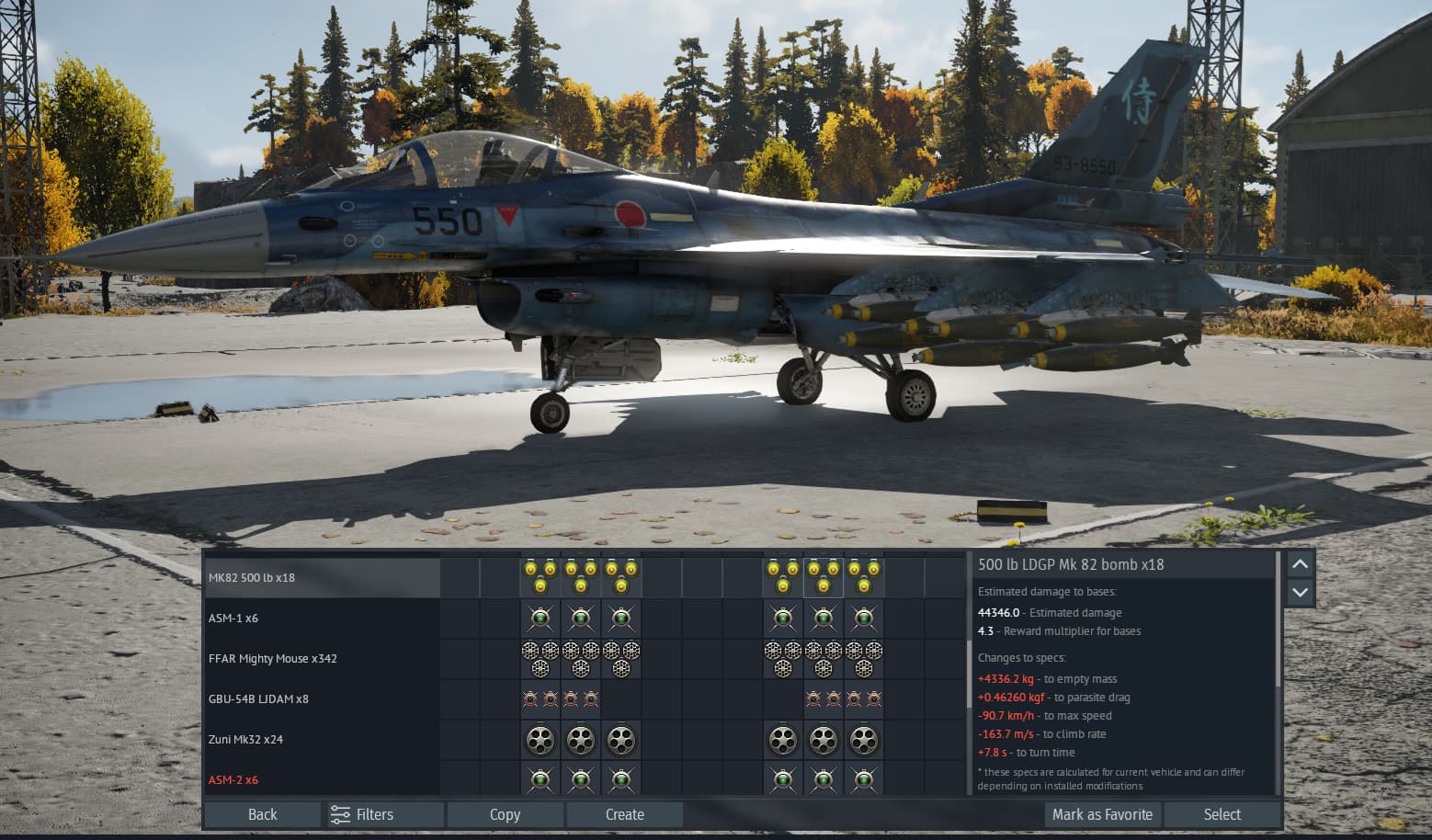This screenshot has height=840, width=1432.
Task: Click Mark as Favorite
Action: pos(1102,814)
